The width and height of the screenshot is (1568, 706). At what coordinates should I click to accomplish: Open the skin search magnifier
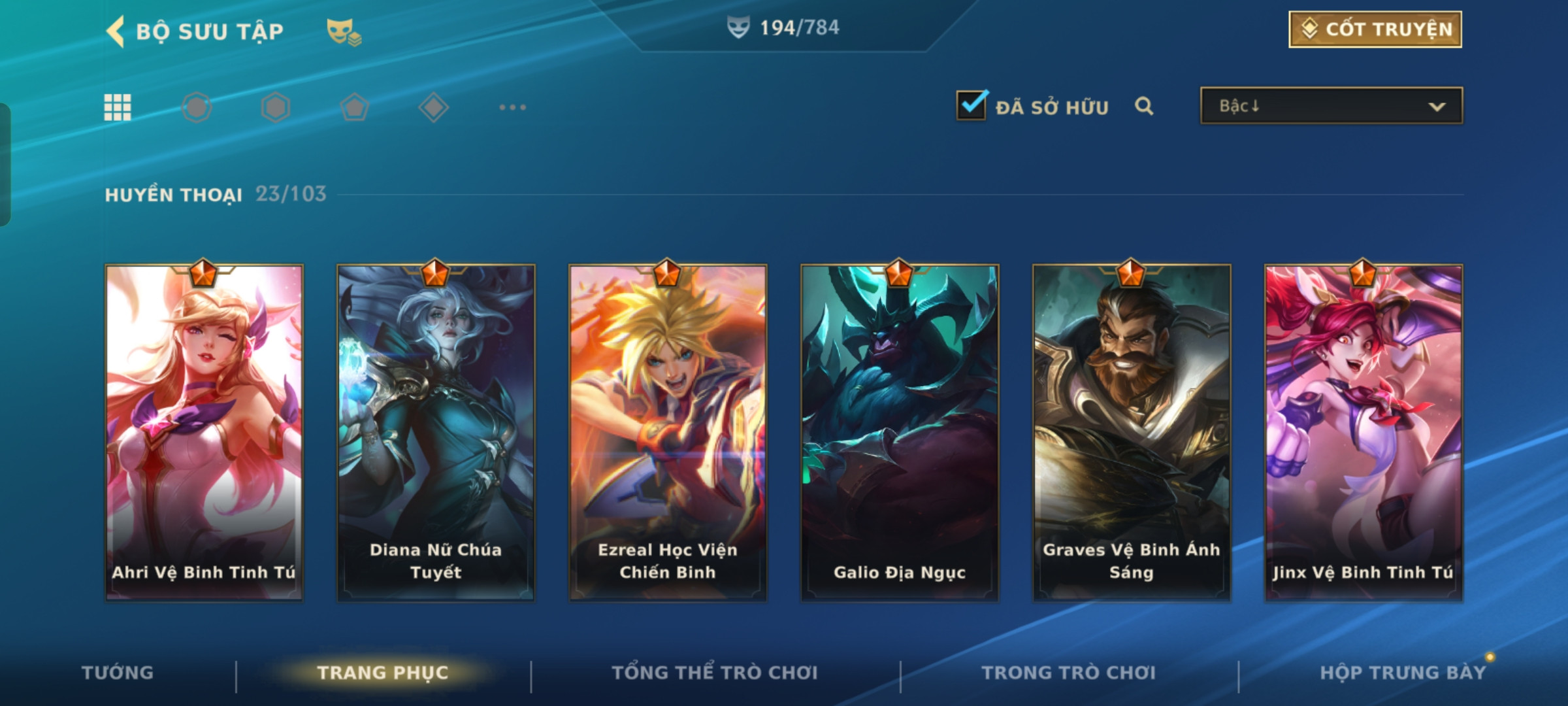click(x=1144, y=106)
